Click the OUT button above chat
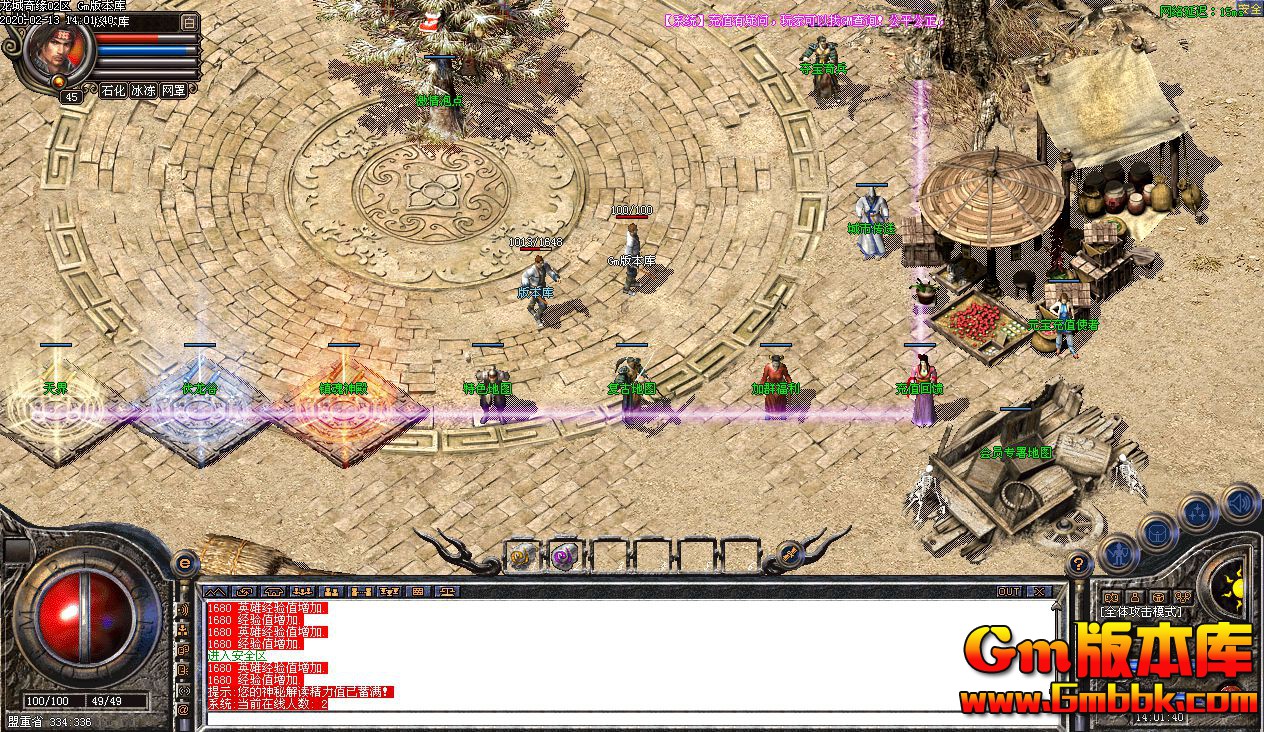 click(x=1009, y=592)
